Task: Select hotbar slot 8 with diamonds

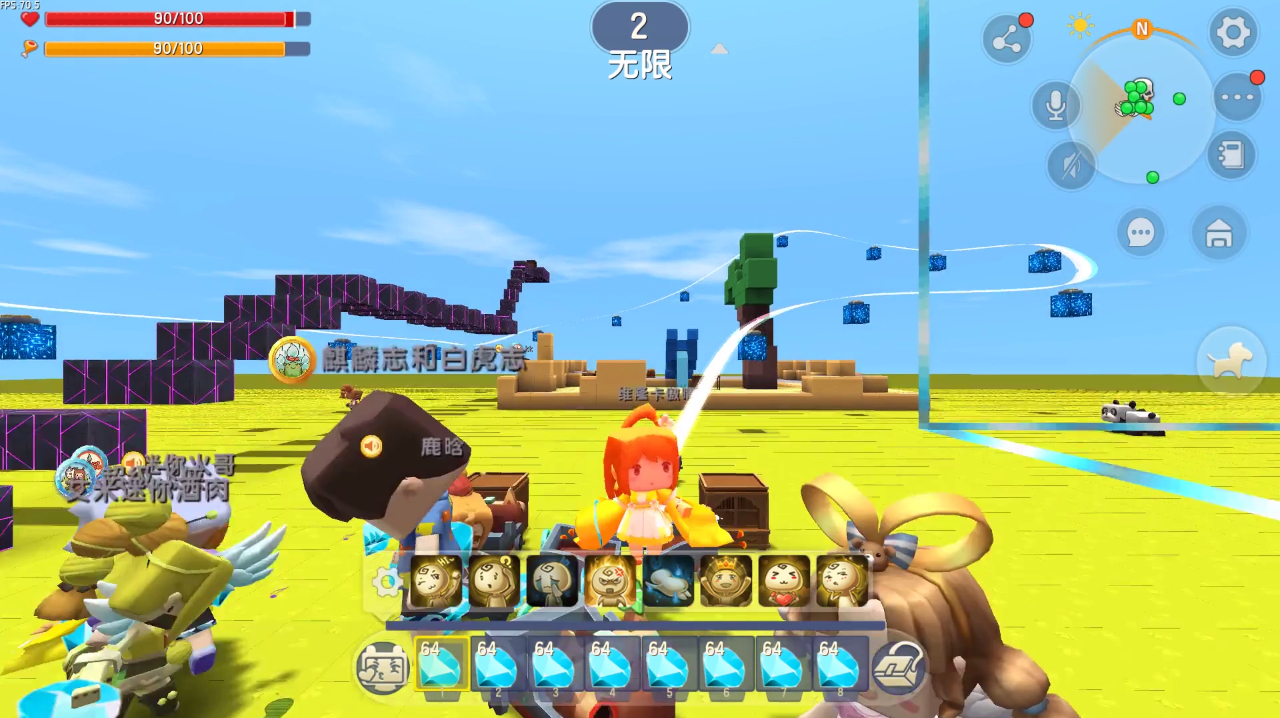Action: point(841,664)
